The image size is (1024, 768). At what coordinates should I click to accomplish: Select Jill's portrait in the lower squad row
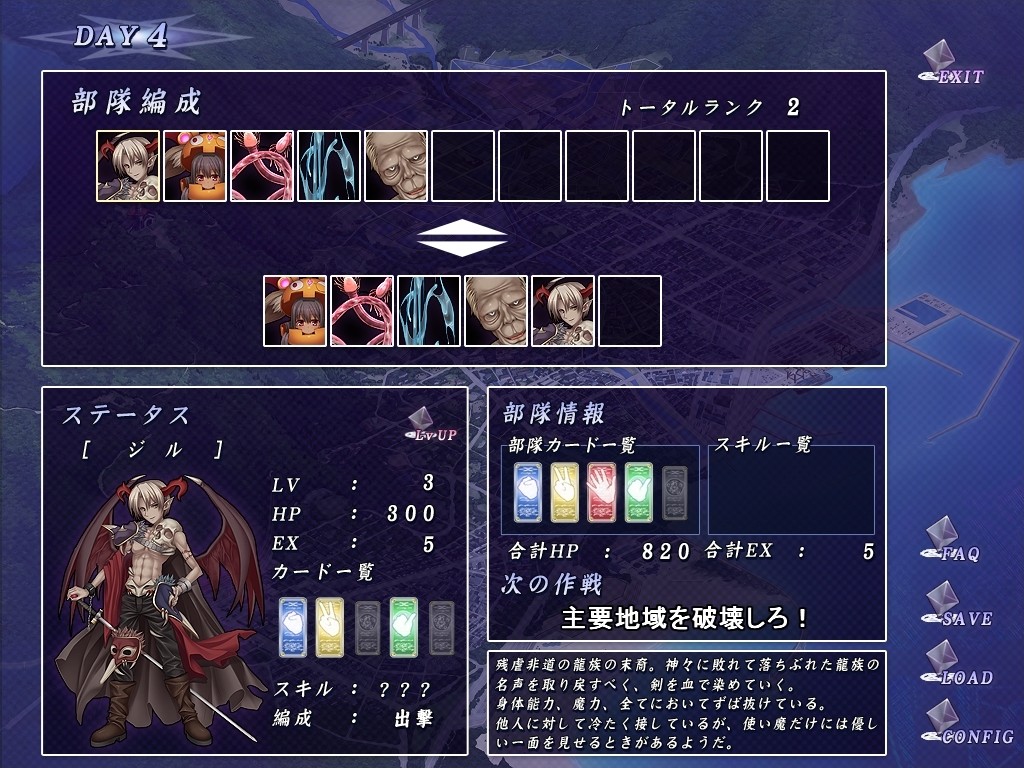tap(563, 311)
